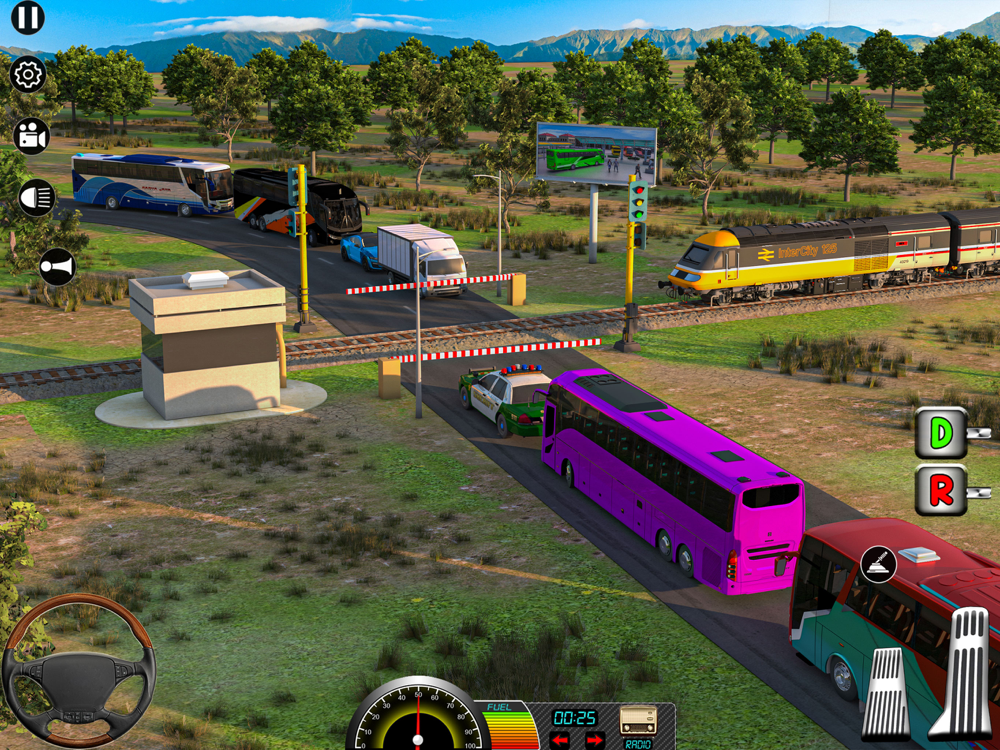This screenshot has height=750, width=1000.
Task: Honk the horn button
Action: point(56,267)
